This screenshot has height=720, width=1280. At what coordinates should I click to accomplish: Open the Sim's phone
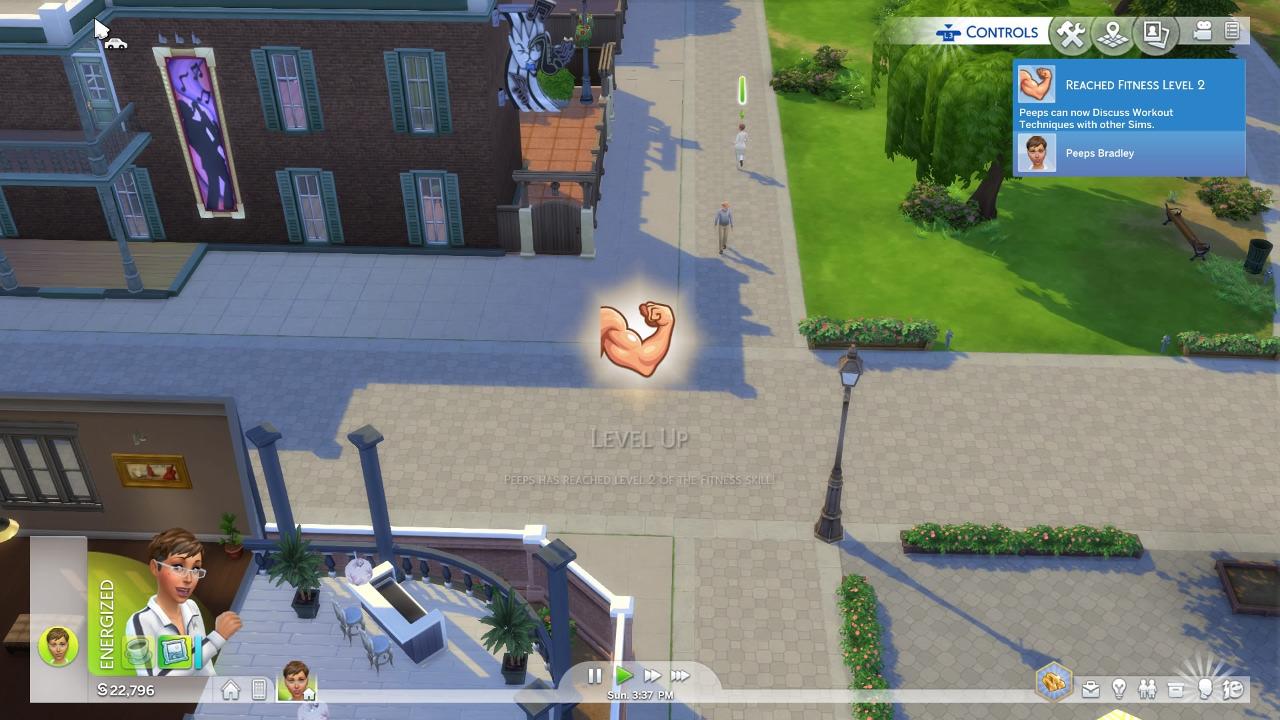[259, 690]
